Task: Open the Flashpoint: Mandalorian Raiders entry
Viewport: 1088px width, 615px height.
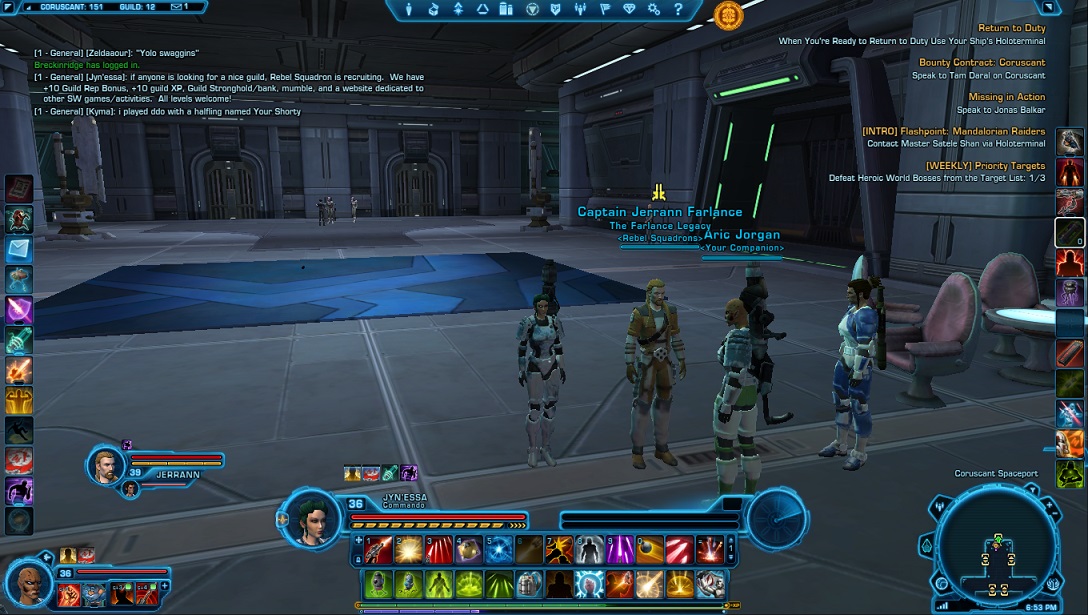Action: point(953,131)
